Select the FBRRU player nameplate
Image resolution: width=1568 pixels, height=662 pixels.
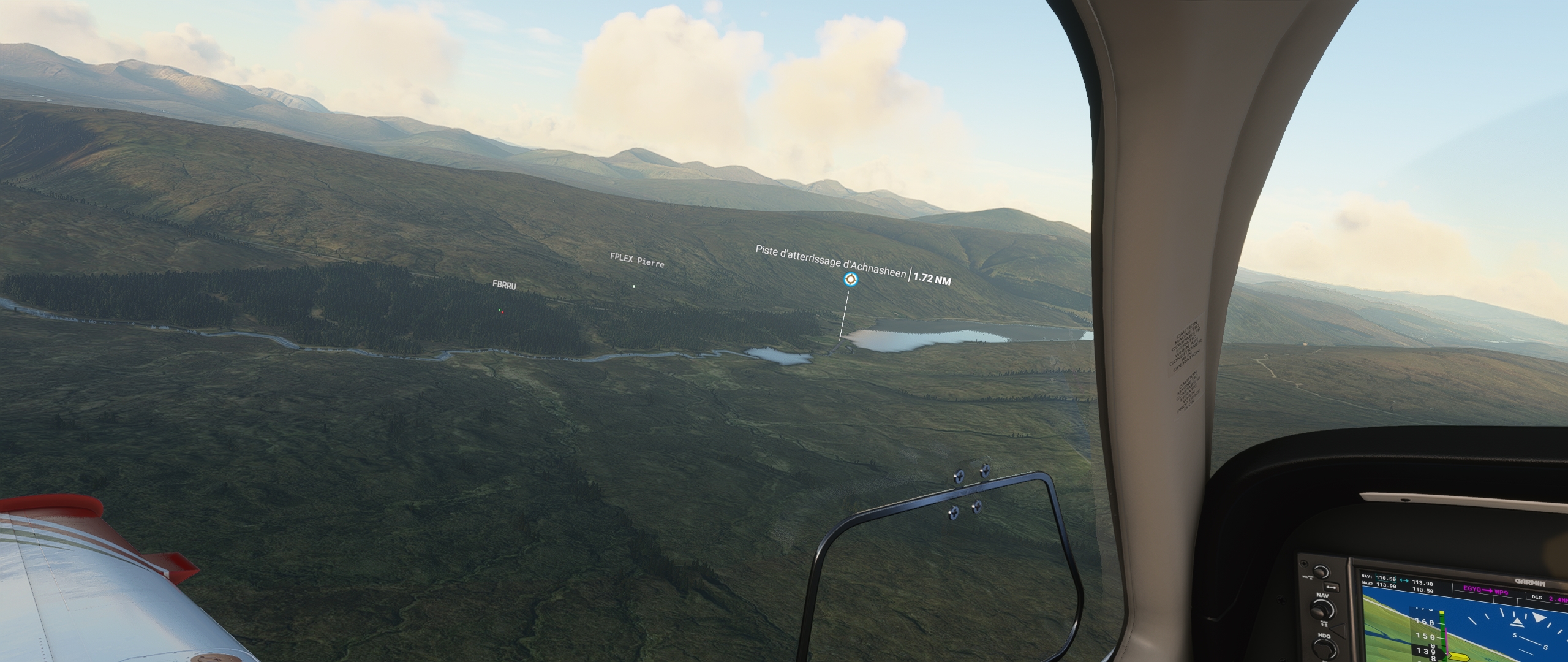pyautogui.click(x=504, y=285)
